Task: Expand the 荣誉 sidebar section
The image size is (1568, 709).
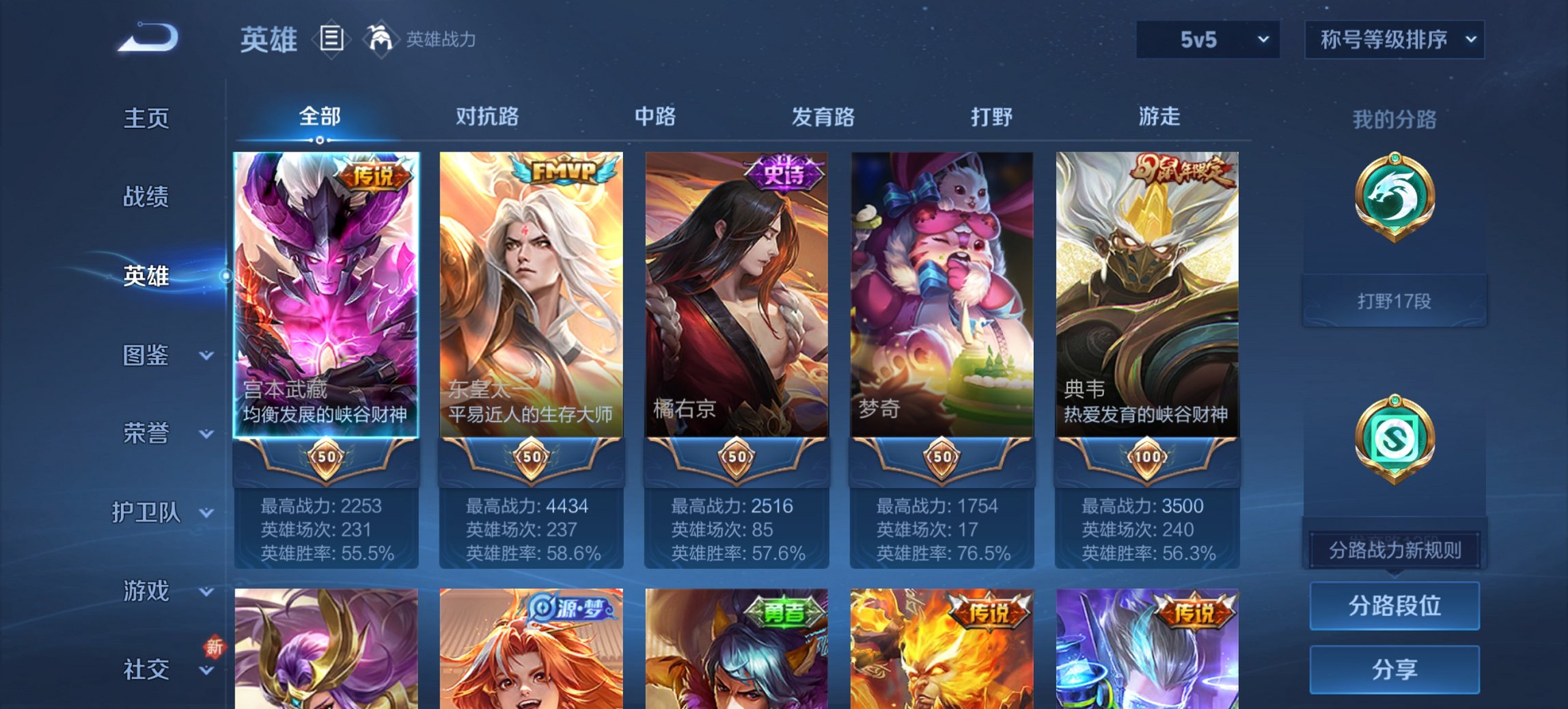Action: [x=146, y=432]
